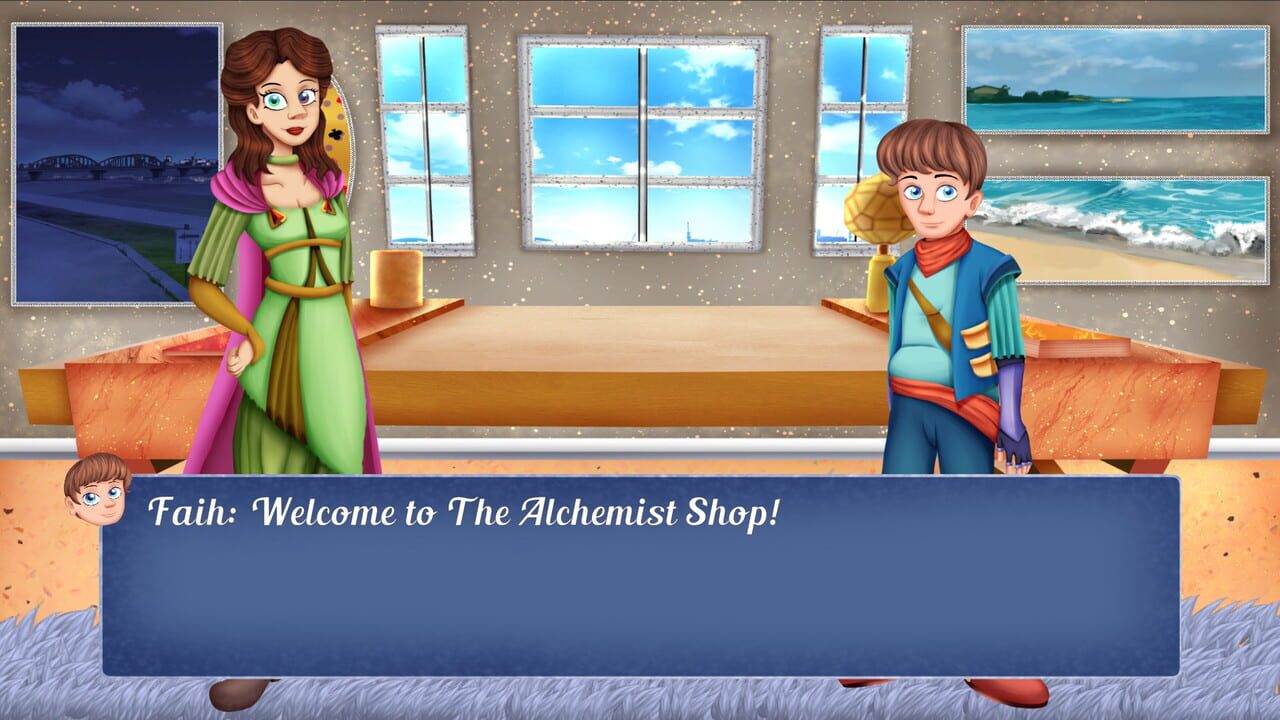Click the woman's green choker necklace
The width and height of the screenshot is (1280, 720).
[282, 161]
